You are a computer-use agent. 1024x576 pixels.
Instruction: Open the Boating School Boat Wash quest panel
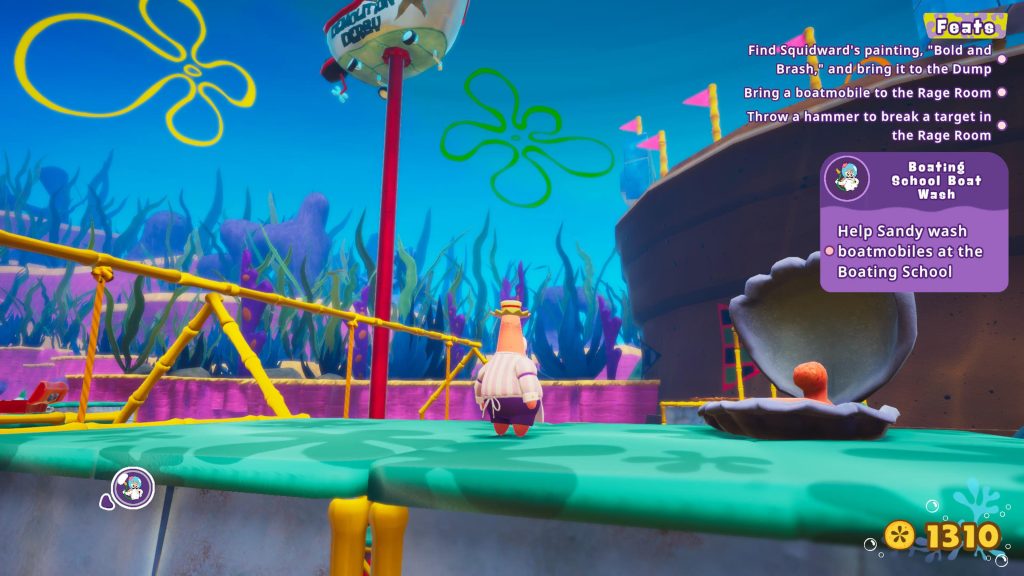(x=913, y=222)
